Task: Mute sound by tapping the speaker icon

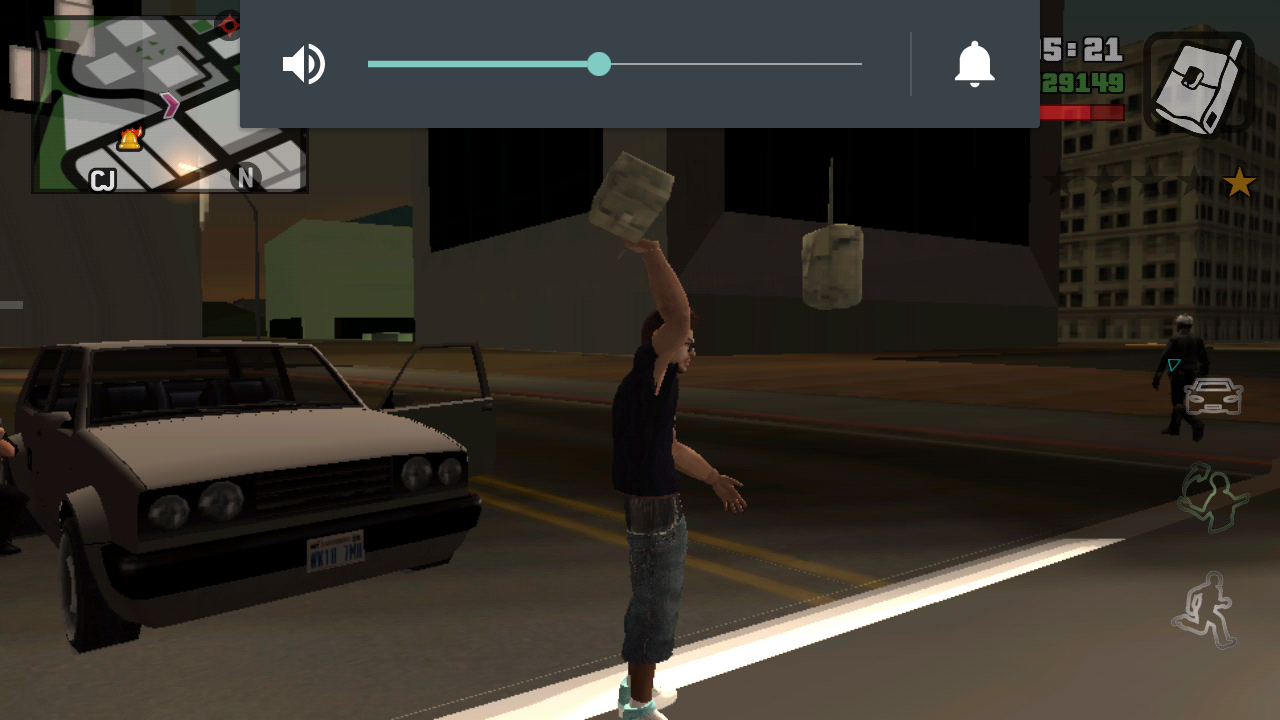Action: click(303, 63)
